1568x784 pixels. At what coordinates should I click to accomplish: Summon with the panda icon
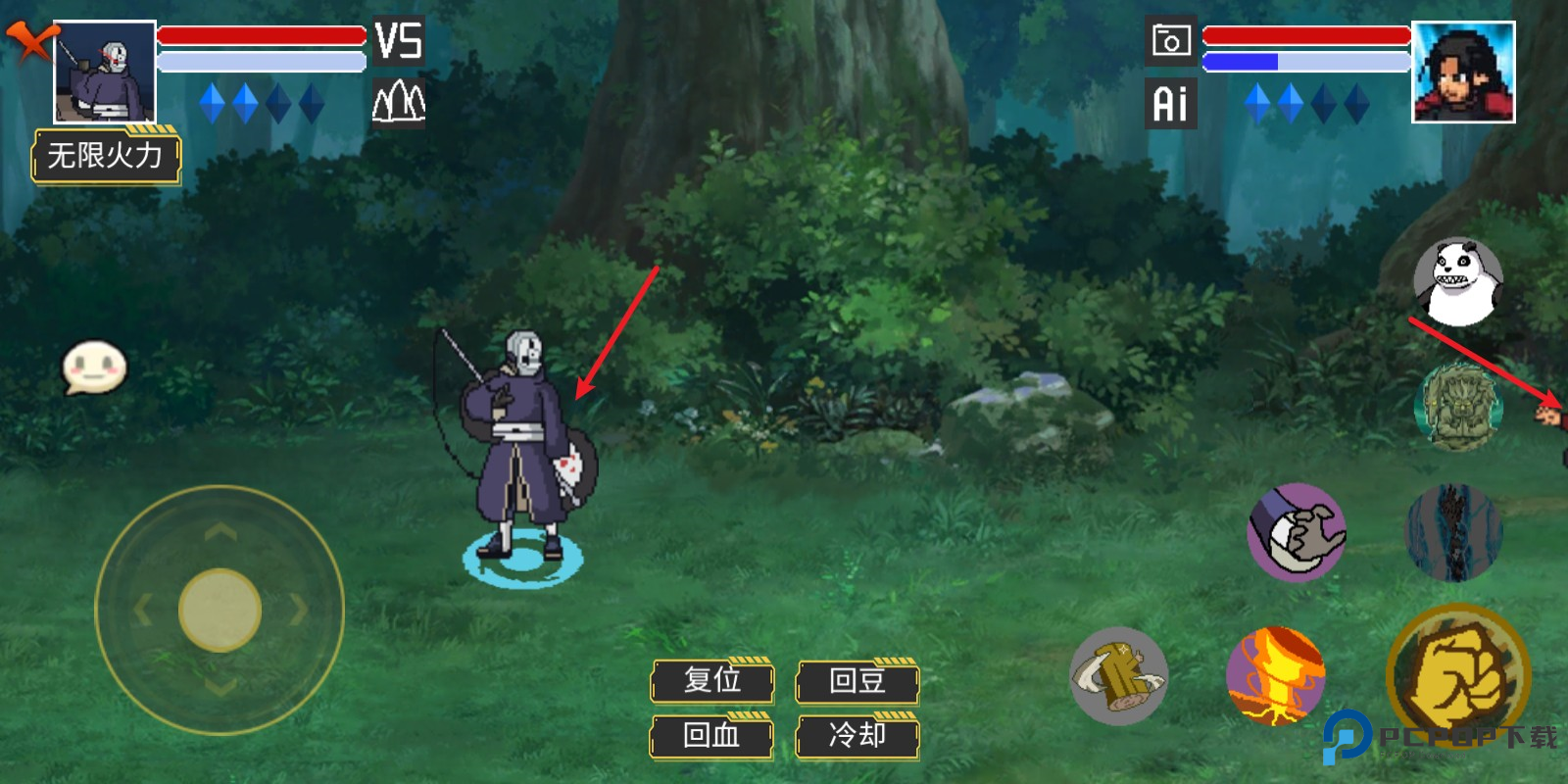point(1457,281)
